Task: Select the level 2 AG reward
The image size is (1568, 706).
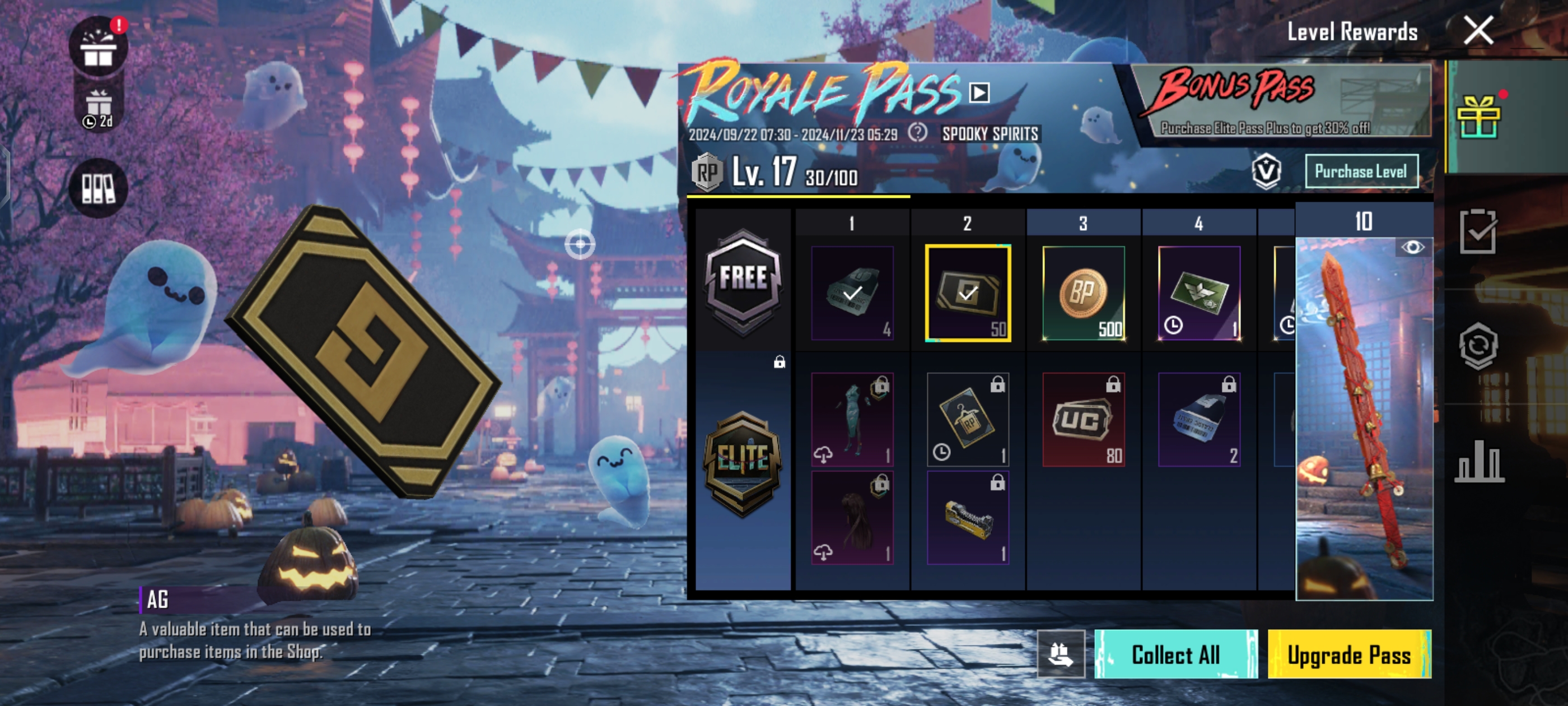Action: click(x=968, y=293)
